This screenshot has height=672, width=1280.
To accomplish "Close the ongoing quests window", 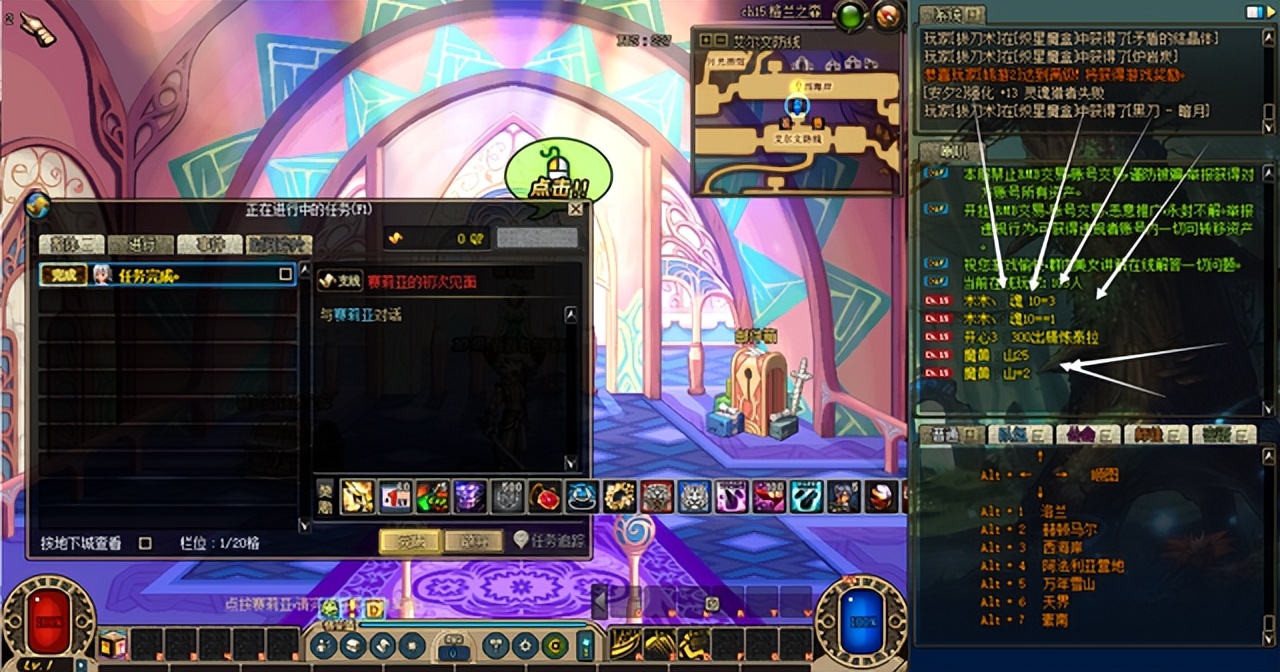I will coord(575,209).
